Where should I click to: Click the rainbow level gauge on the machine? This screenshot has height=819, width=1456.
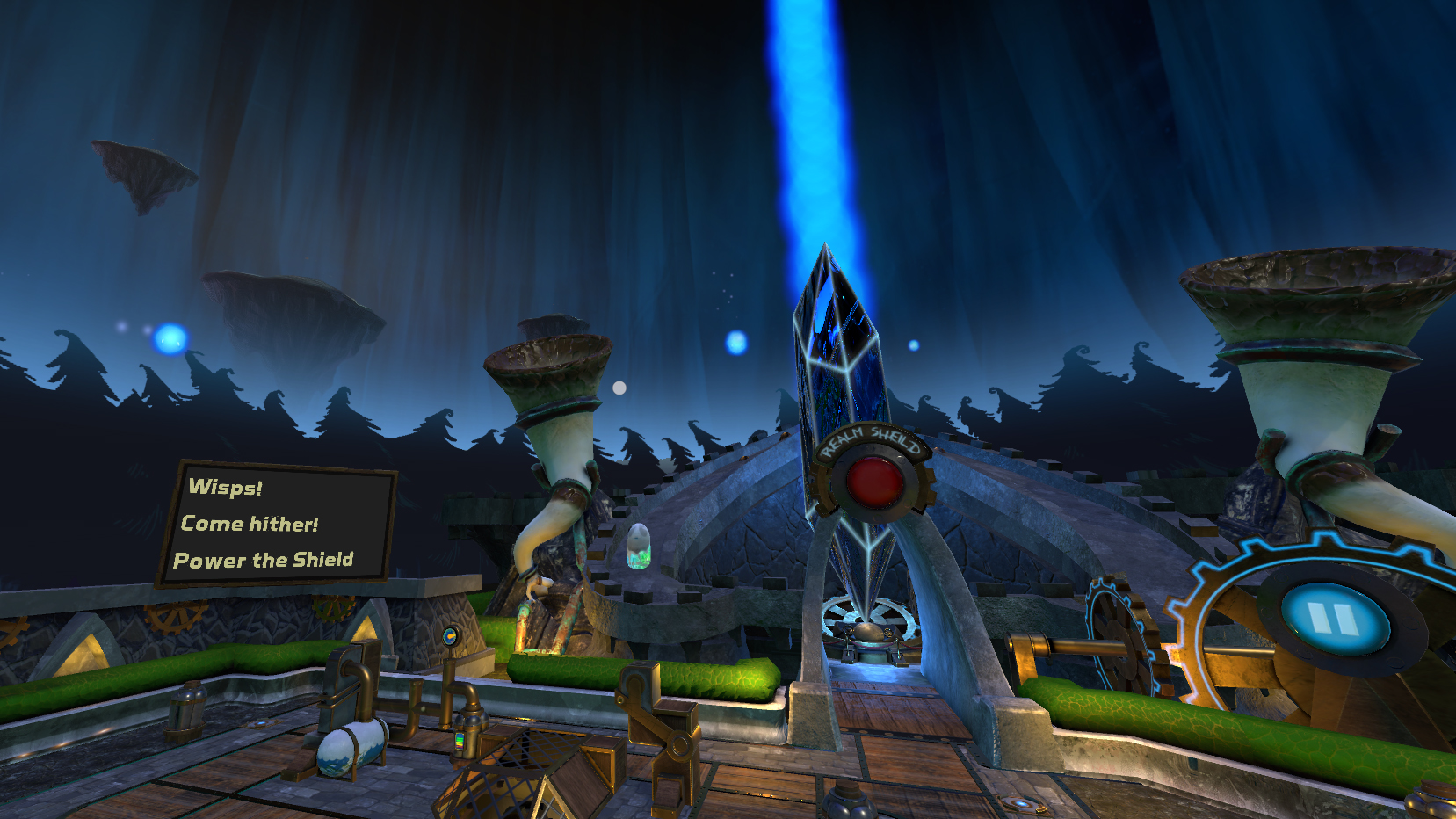[x=460, y=743]
